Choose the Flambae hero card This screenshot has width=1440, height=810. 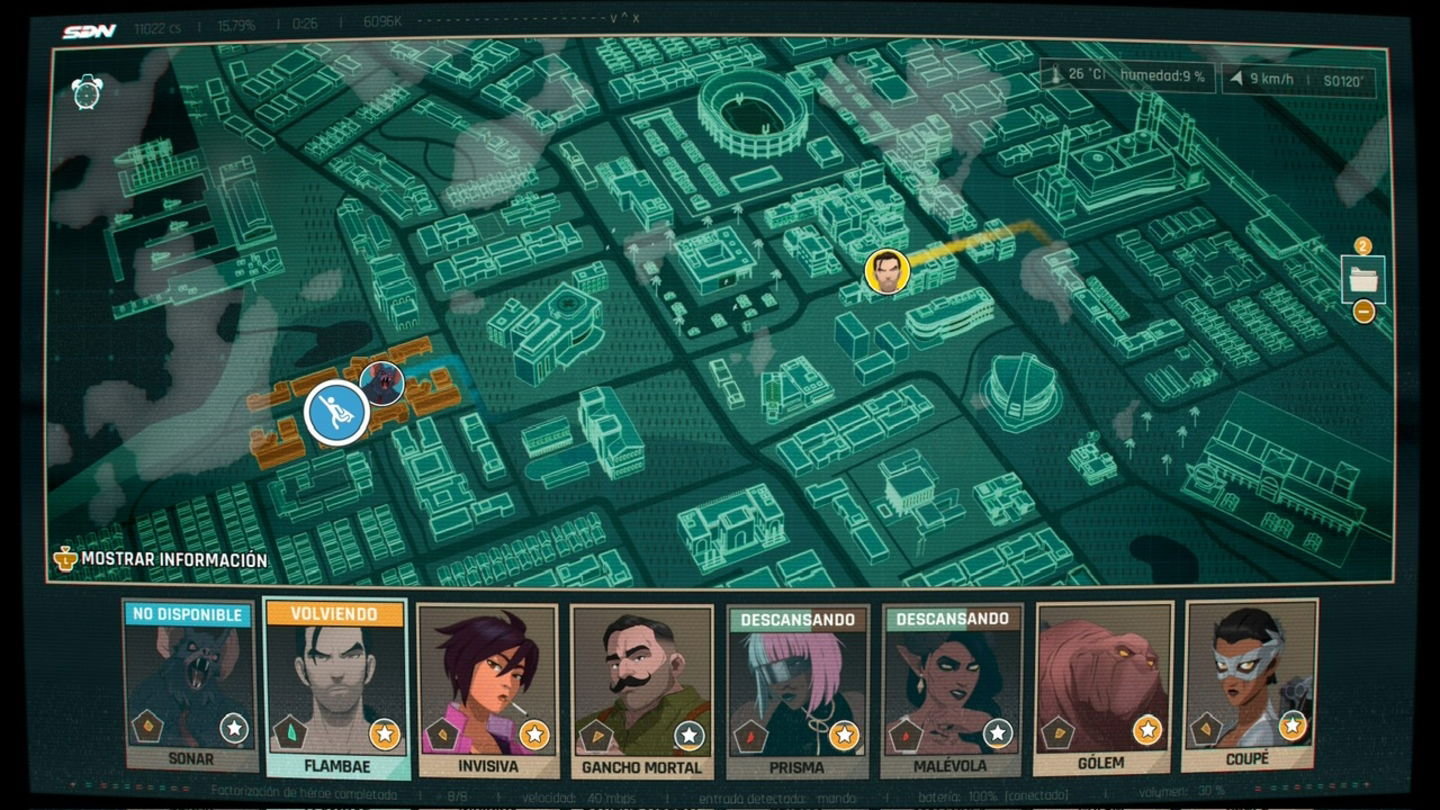[x=335, y=688]
